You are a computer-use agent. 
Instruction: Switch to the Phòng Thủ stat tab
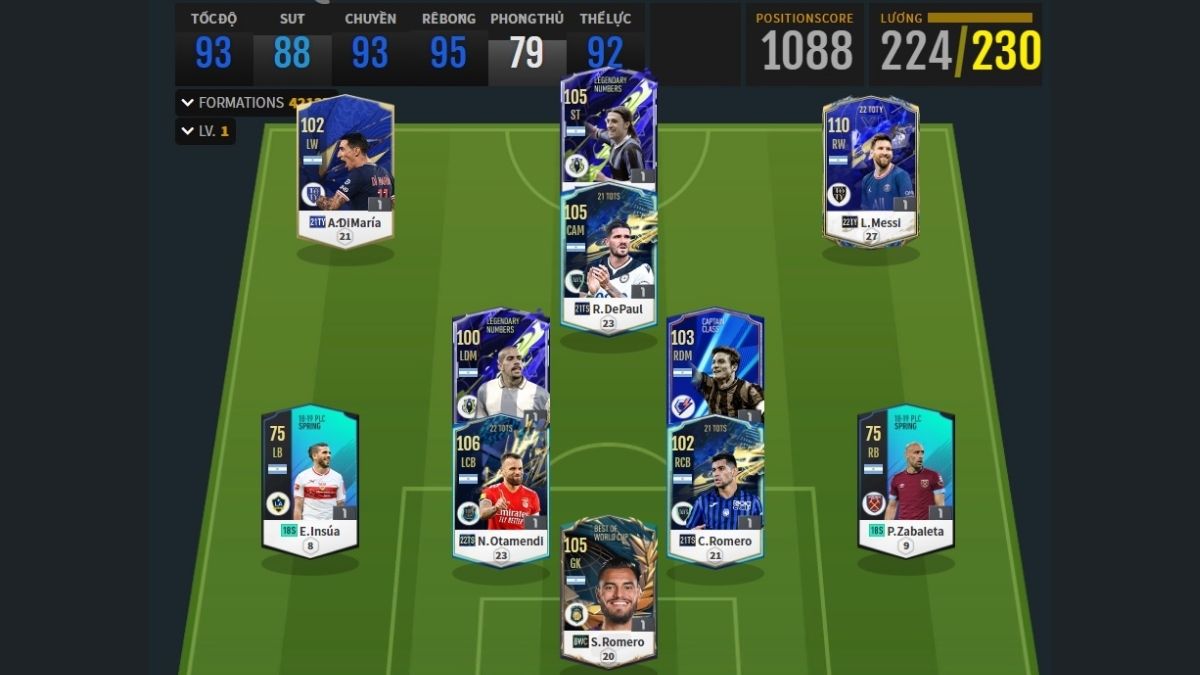527,45
